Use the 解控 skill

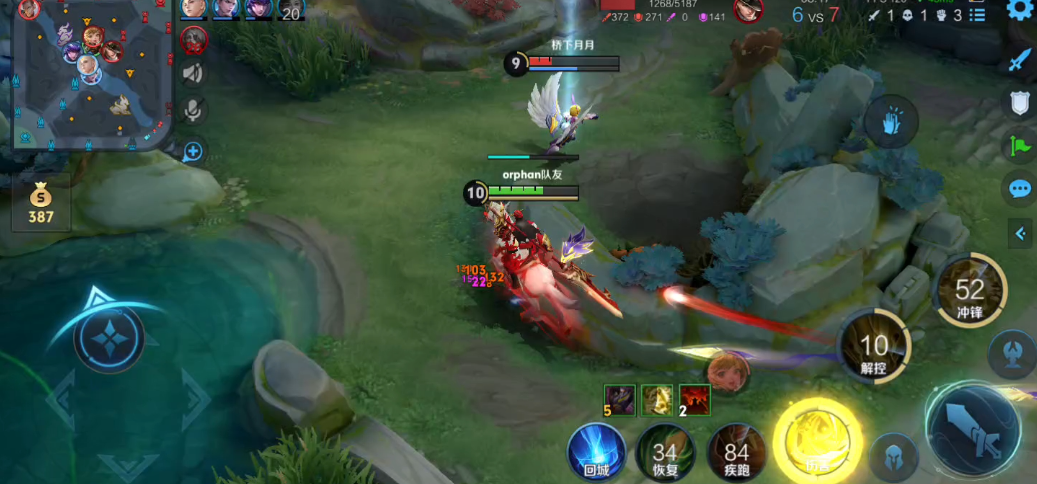874,347
